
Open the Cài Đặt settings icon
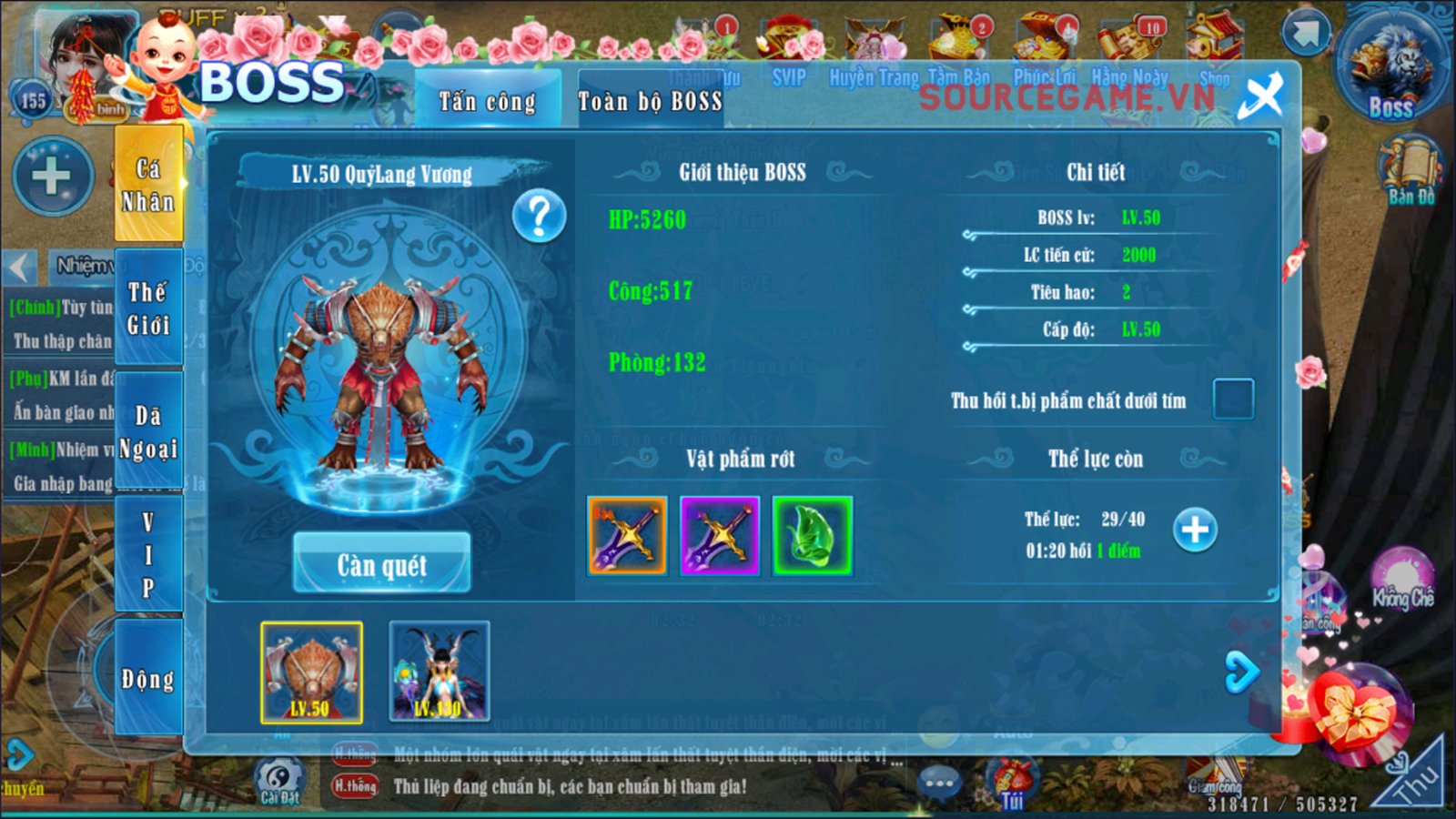tap(279, 780)
